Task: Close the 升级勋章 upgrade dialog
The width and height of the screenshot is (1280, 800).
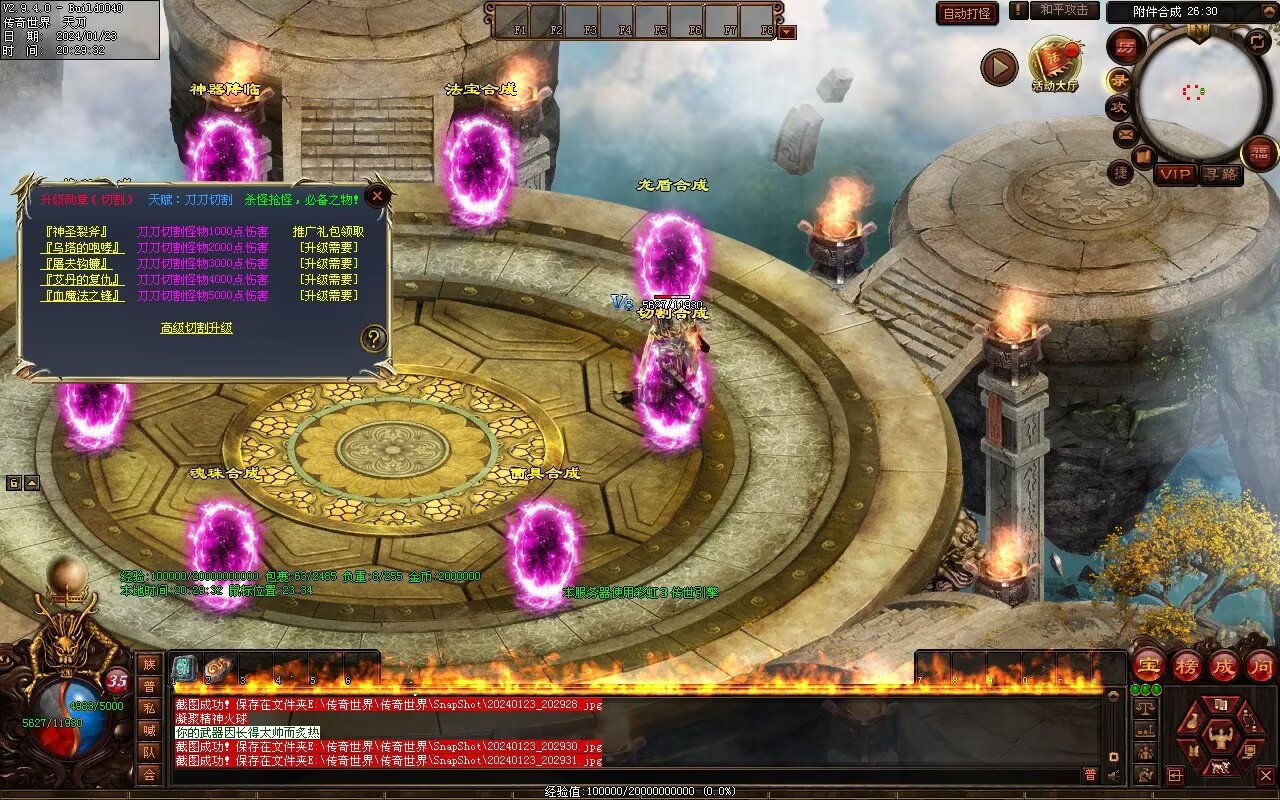Action: click(377, 196)
